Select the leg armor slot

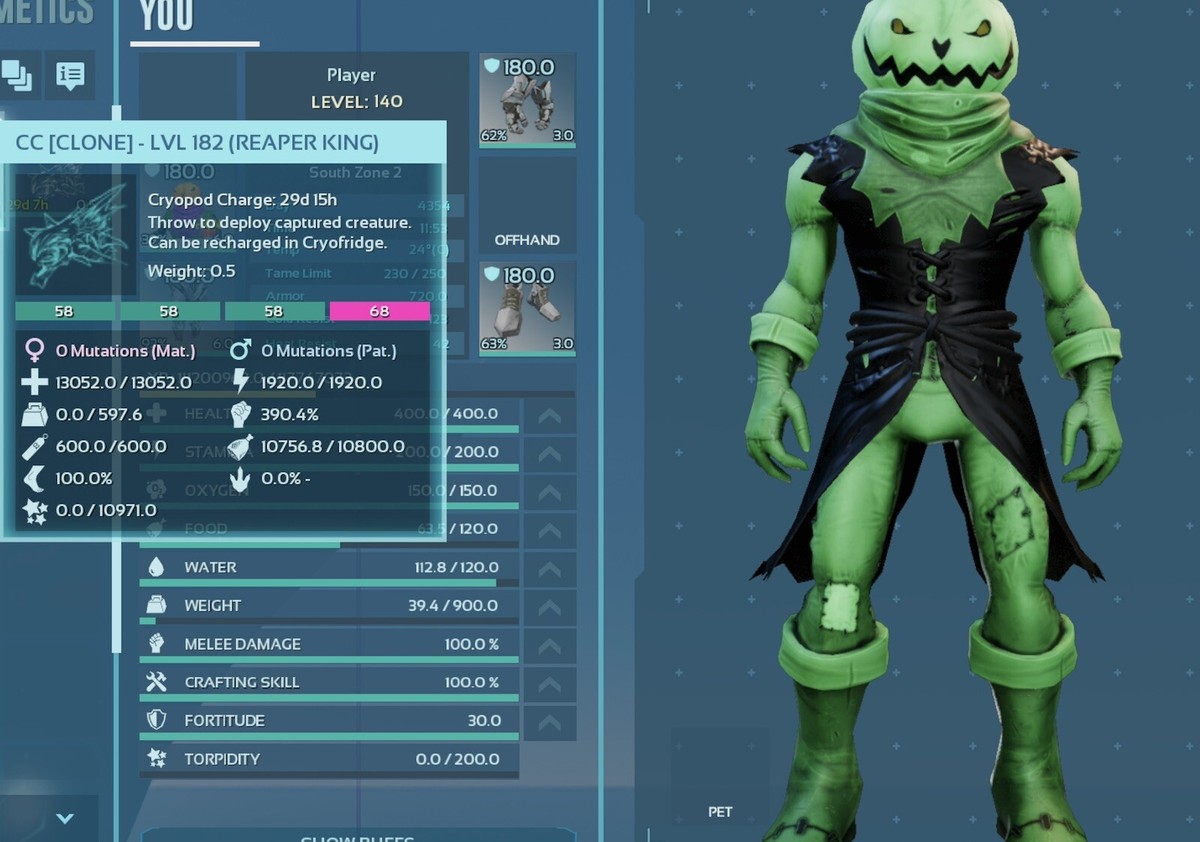pos(527,100)
